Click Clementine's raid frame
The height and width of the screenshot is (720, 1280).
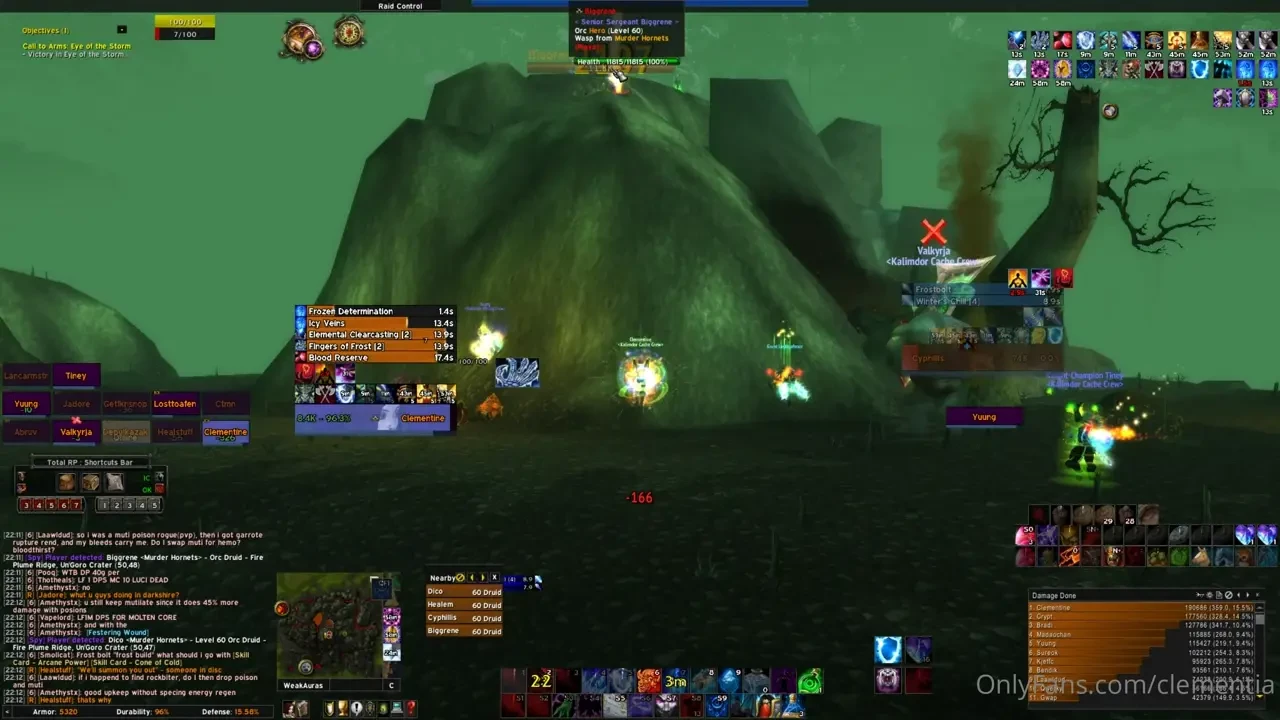point(225,432)
